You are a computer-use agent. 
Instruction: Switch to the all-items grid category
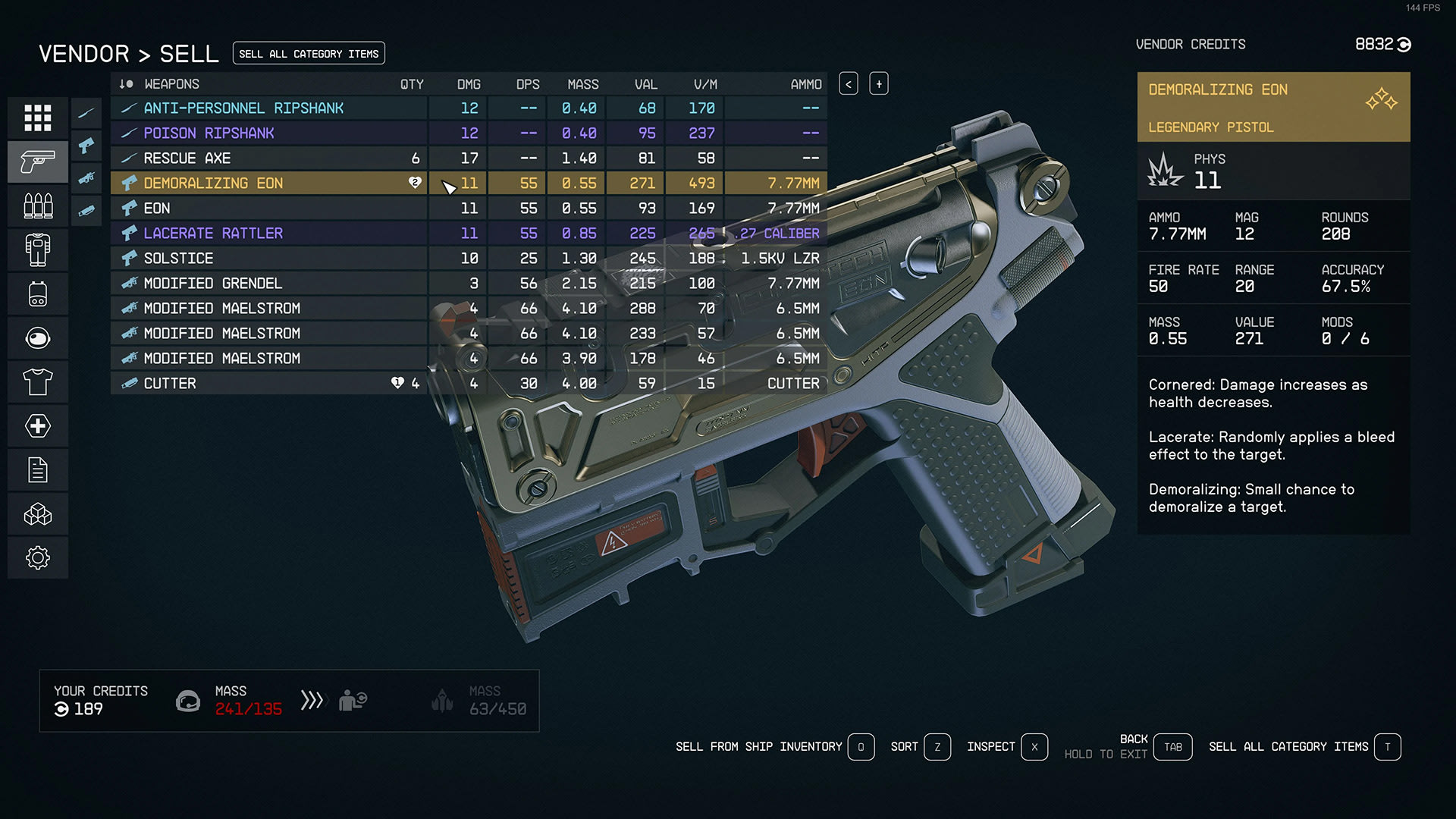click(x=38, y=118)
